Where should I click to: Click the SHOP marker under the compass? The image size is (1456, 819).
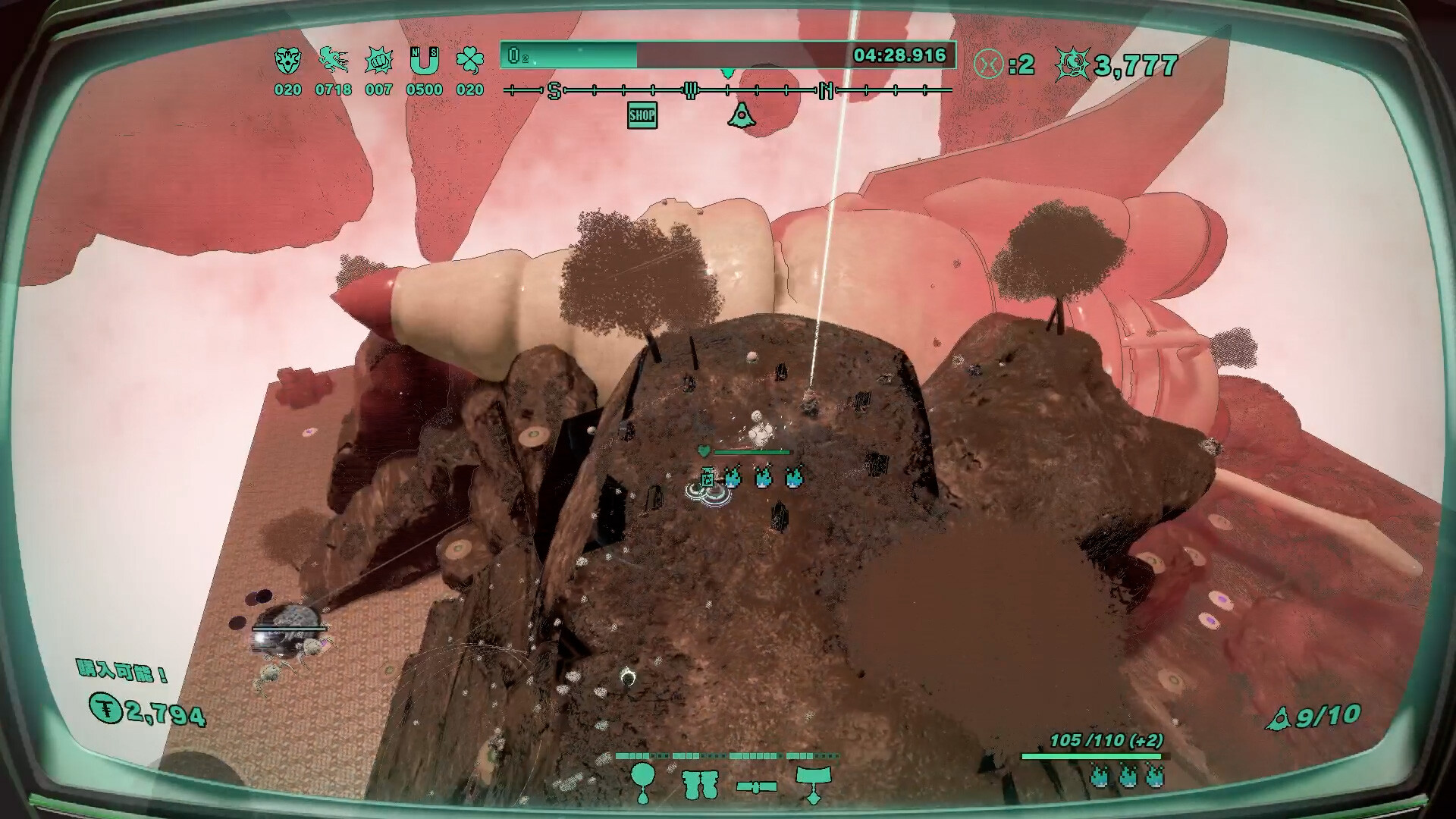pos(642,115)
